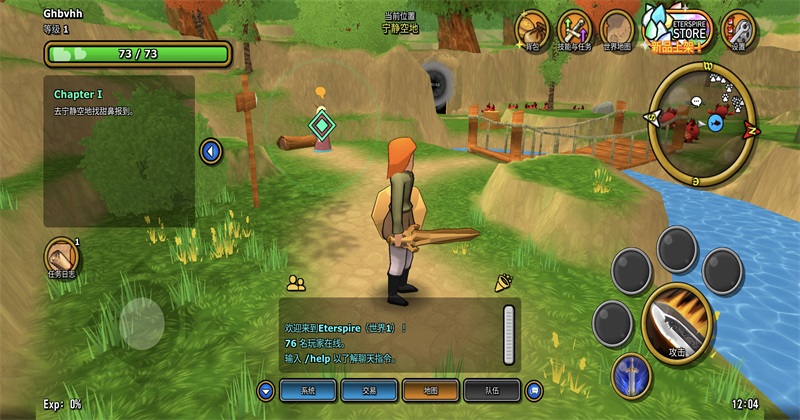800x420 pixels.
Task: Open the players list icon above chat
Action: (295, 283)
